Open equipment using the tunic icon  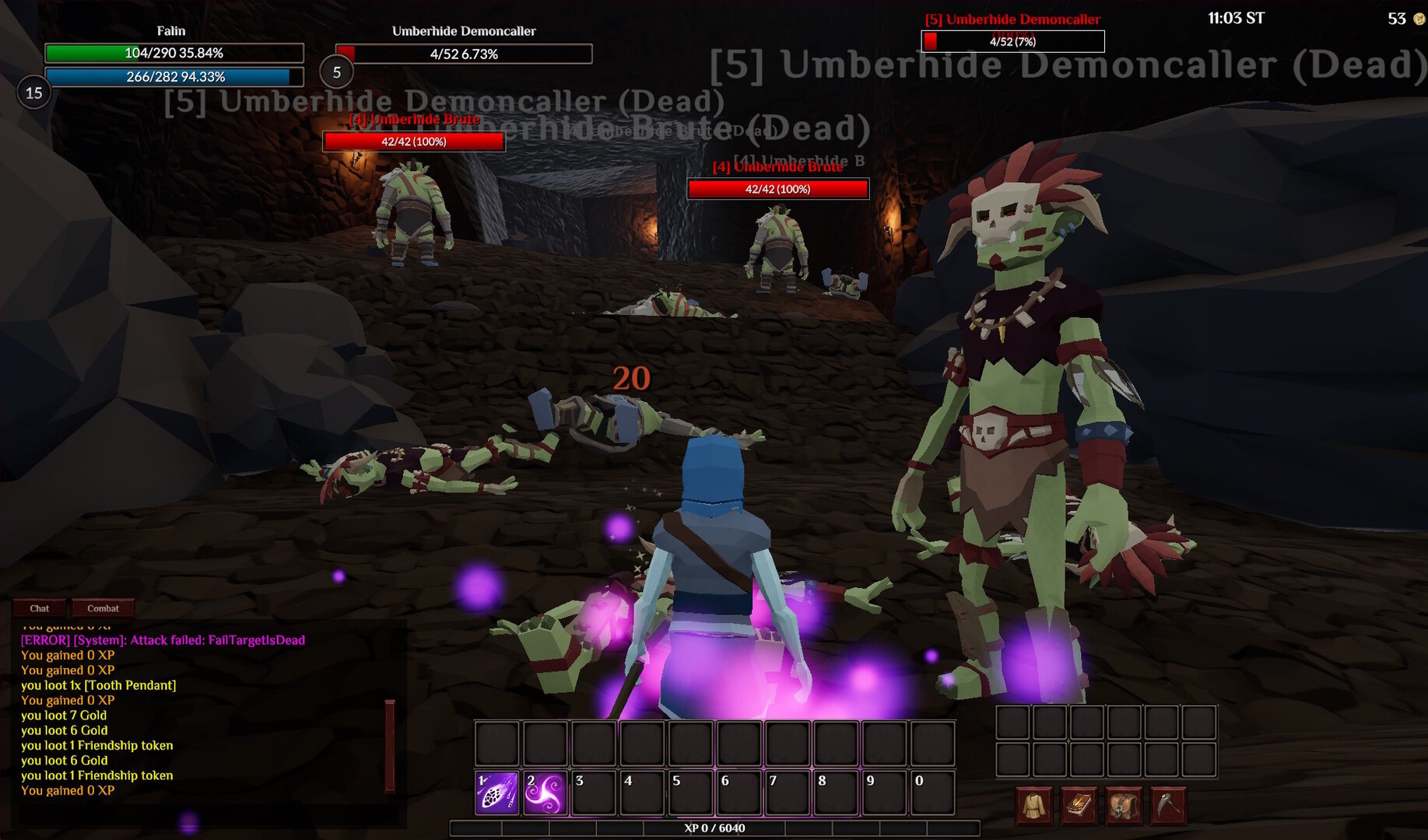1035,805
